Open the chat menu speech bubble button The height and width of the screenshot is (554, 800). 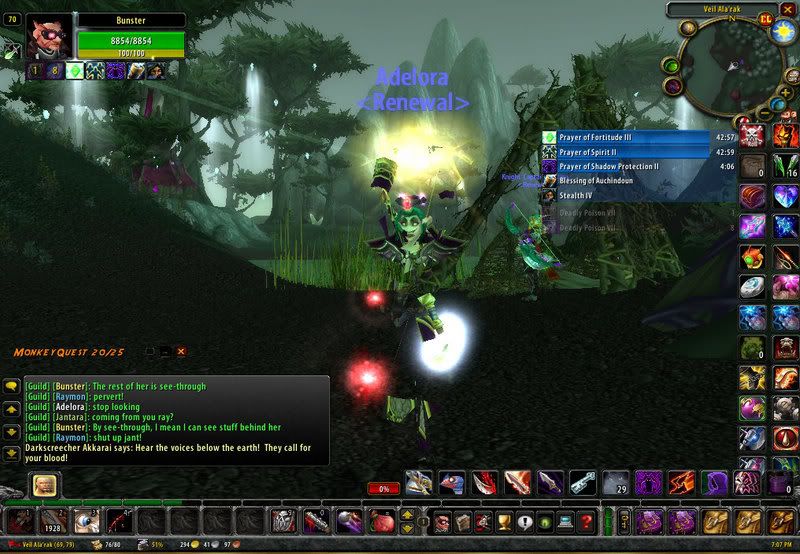(12, 385)
